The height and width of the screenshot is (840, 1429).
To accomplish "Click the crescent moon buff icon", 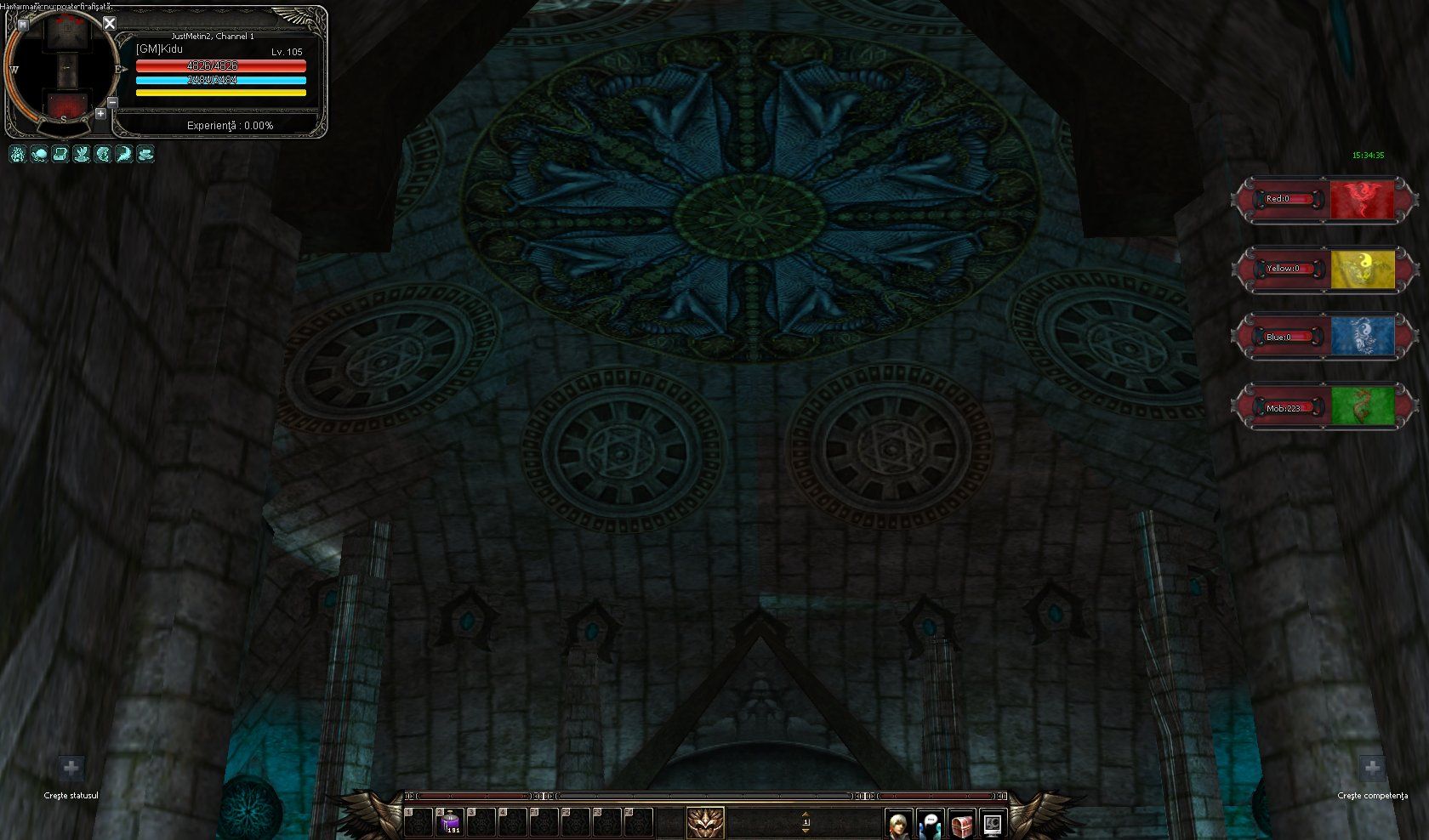I will coord(124,154).
